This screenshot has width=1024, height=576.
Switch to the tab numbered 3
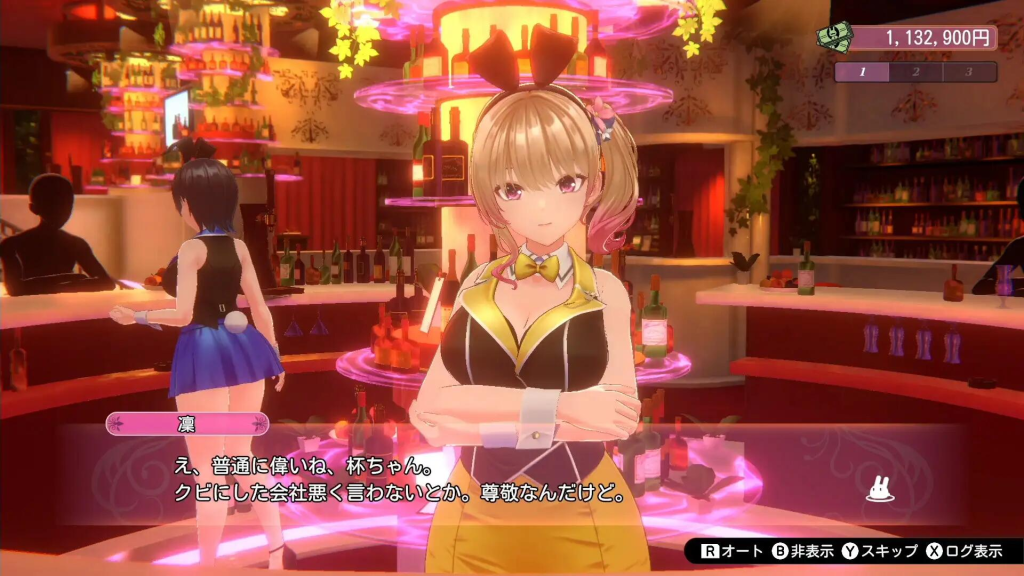[x=968, y=72]
